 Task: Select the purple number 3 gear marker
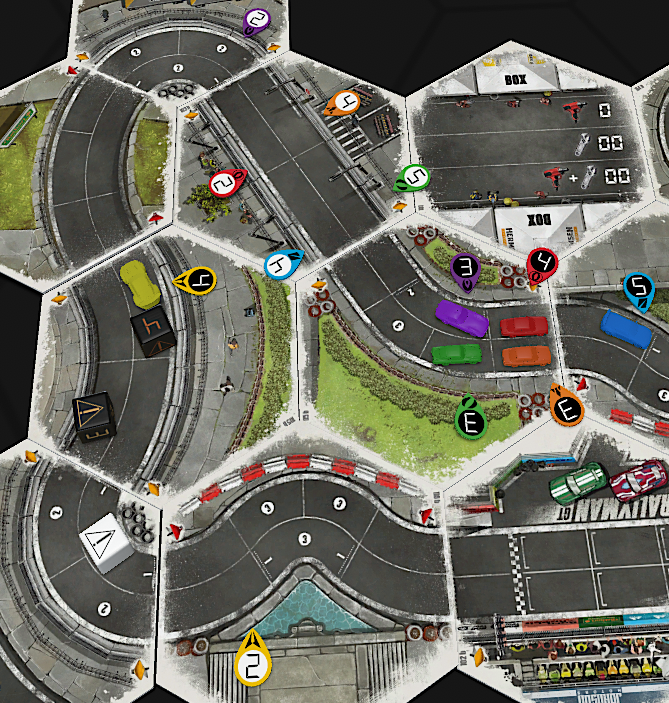(x=465, y=268)
